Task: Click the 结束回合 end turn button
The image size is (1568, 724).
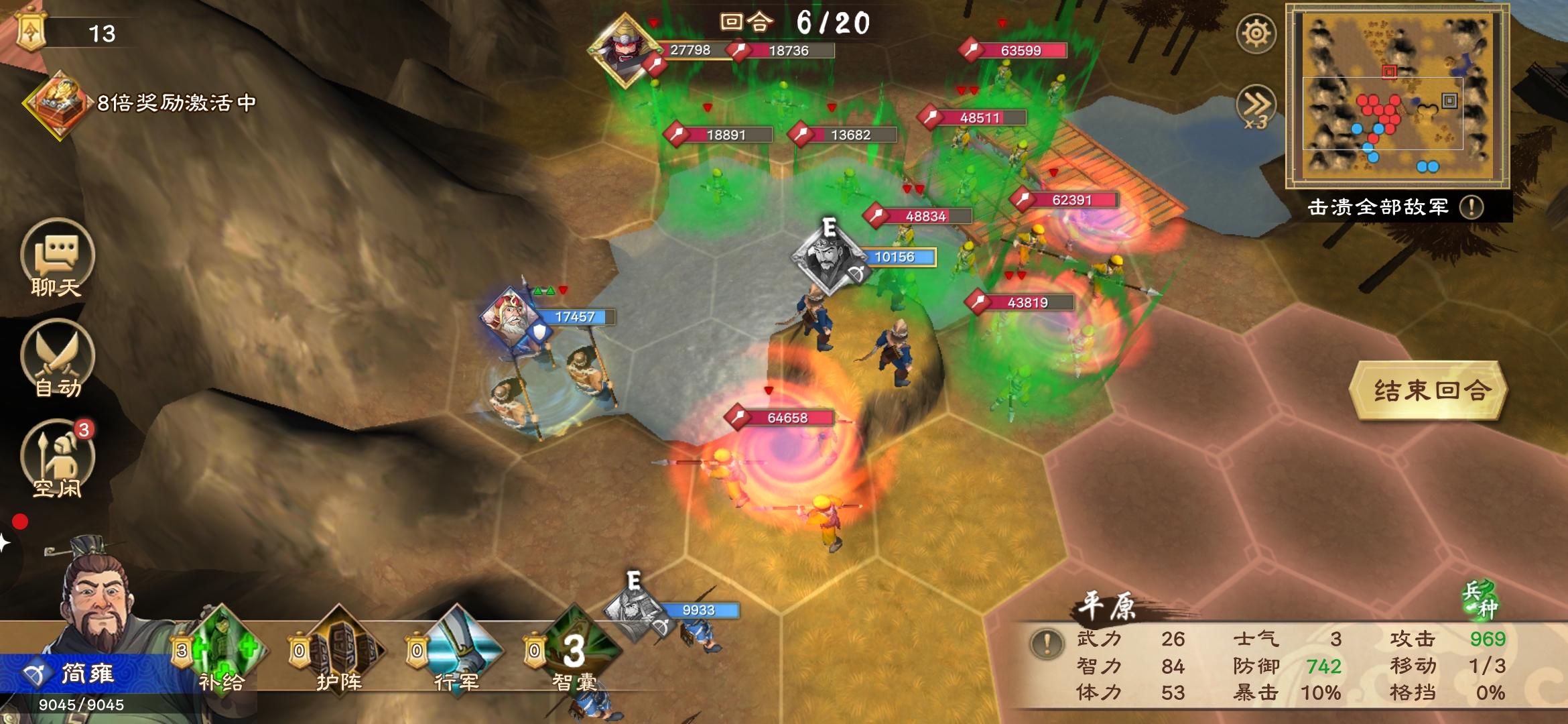Action: pos(1429,391)
